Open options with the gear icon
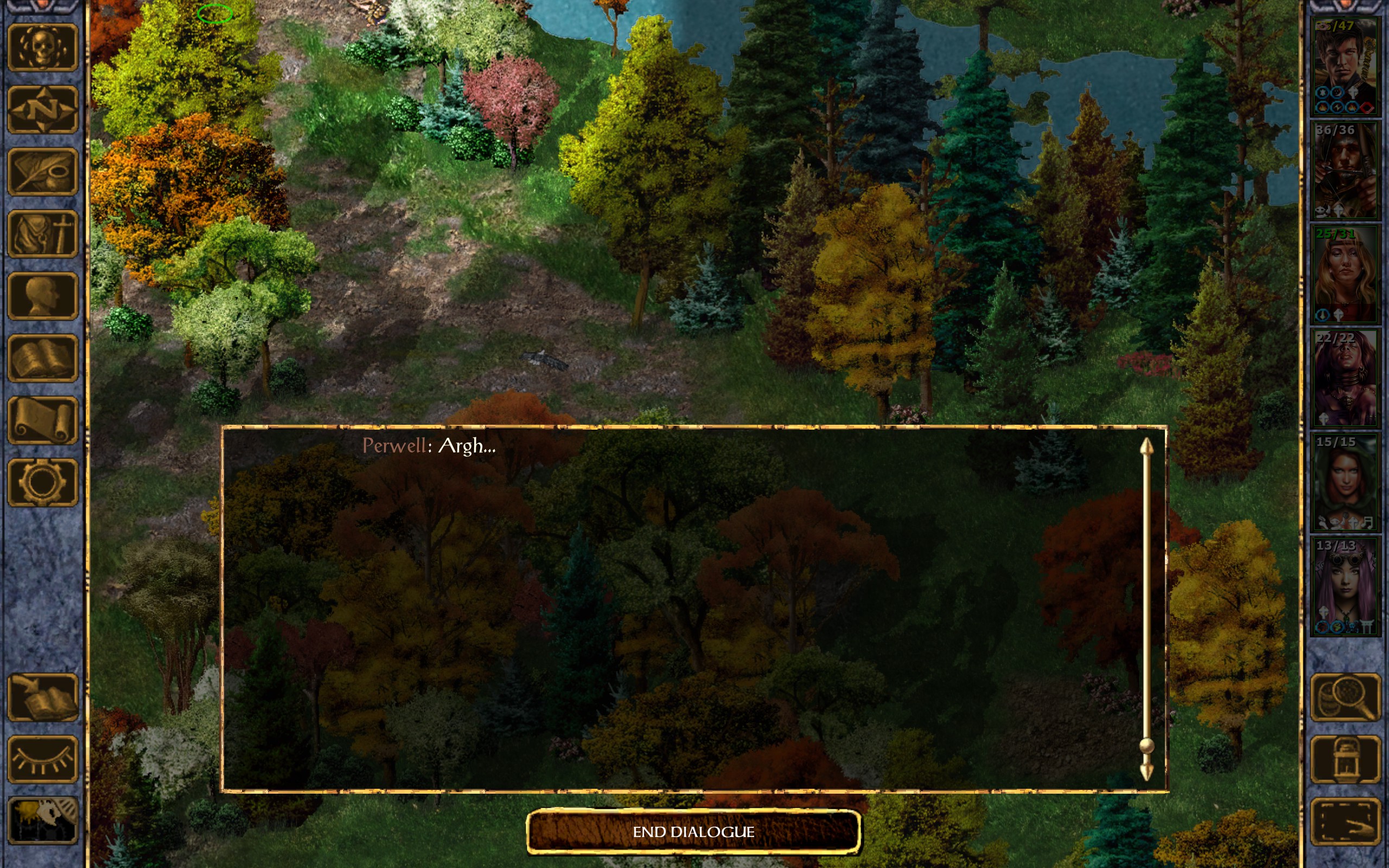 point(42,482)
